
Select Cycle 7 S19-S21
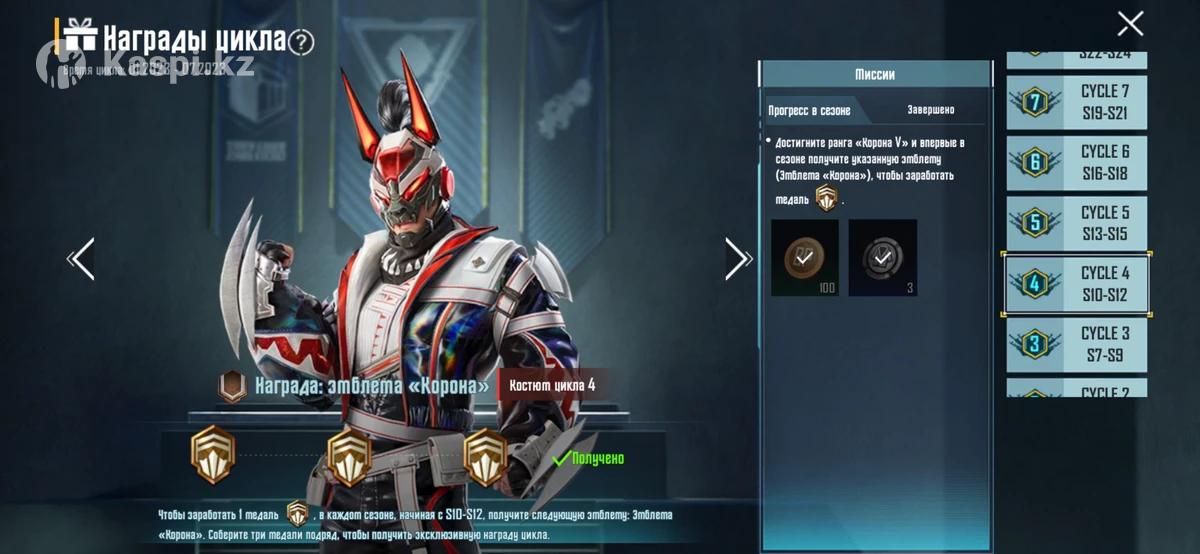coord(1076,102)
